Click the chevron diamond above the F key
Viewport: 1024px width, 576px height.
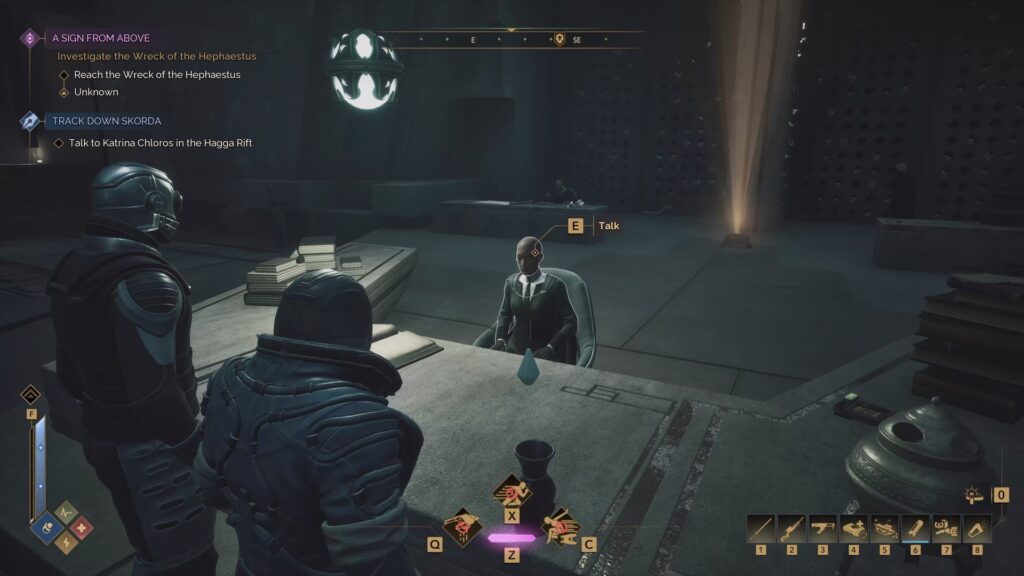31,394
